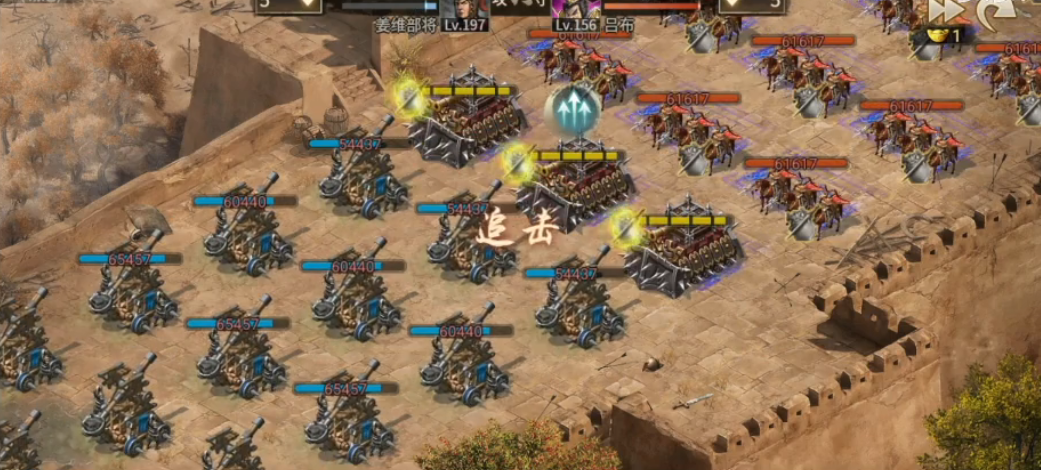Speed up battle with the fast-forward button
Screen dimensions: 1041x470
click(x=945, y=10)
